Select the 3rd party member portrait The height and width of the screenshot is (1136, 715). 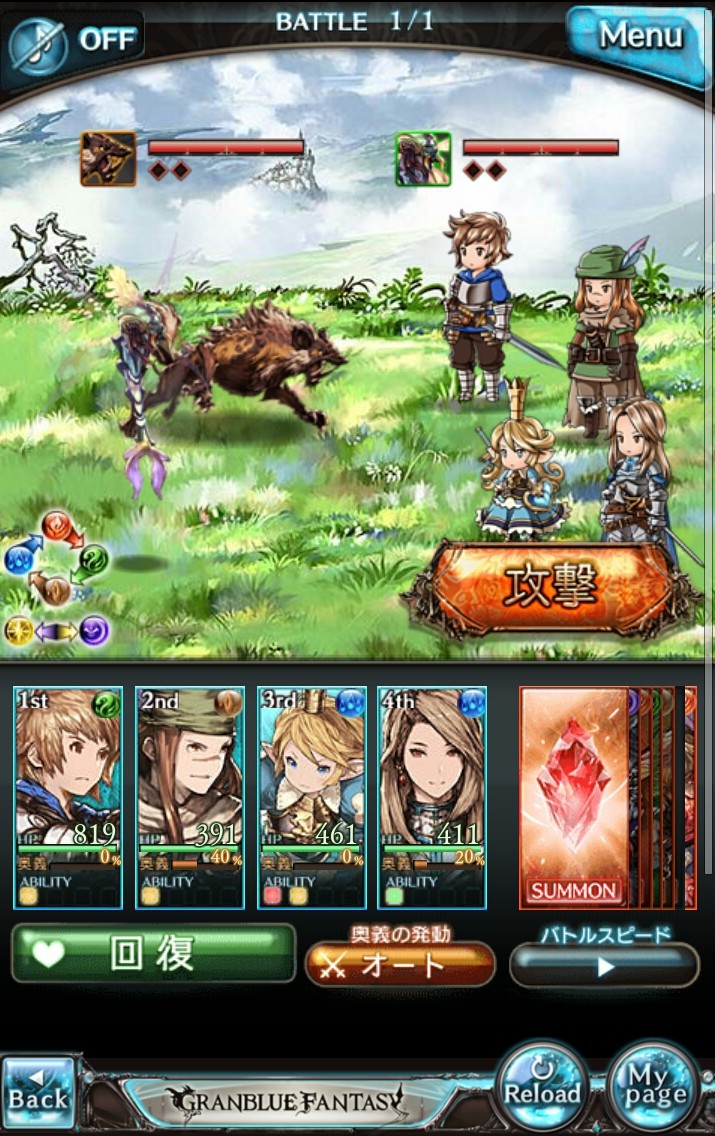coord(312,797)
